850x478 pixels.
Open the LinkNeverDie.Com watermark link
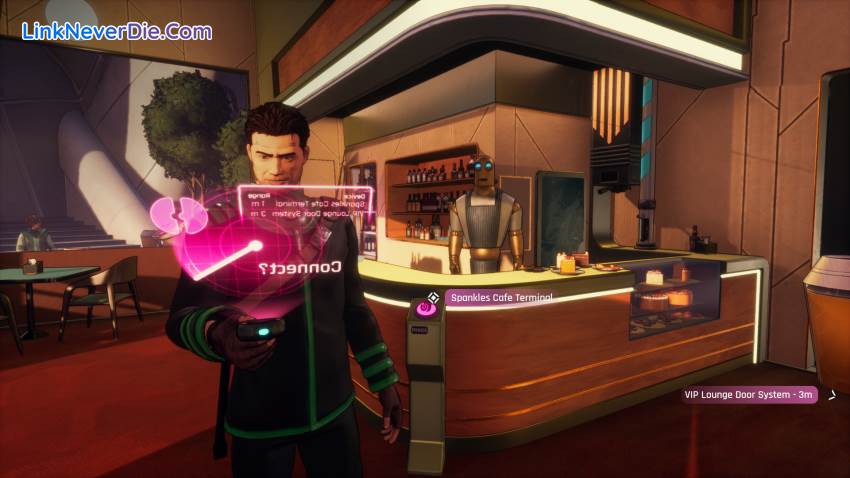116,31
